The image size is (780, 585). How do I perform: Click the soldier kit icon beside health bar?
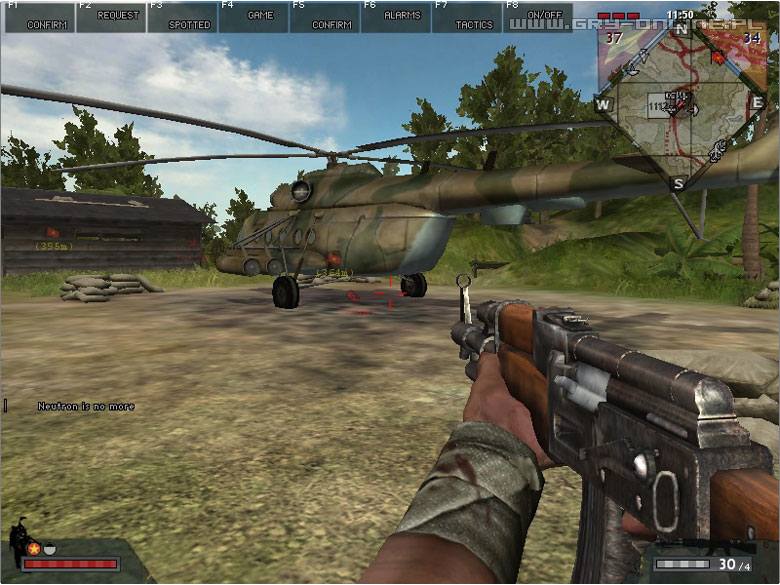(18, 540)
